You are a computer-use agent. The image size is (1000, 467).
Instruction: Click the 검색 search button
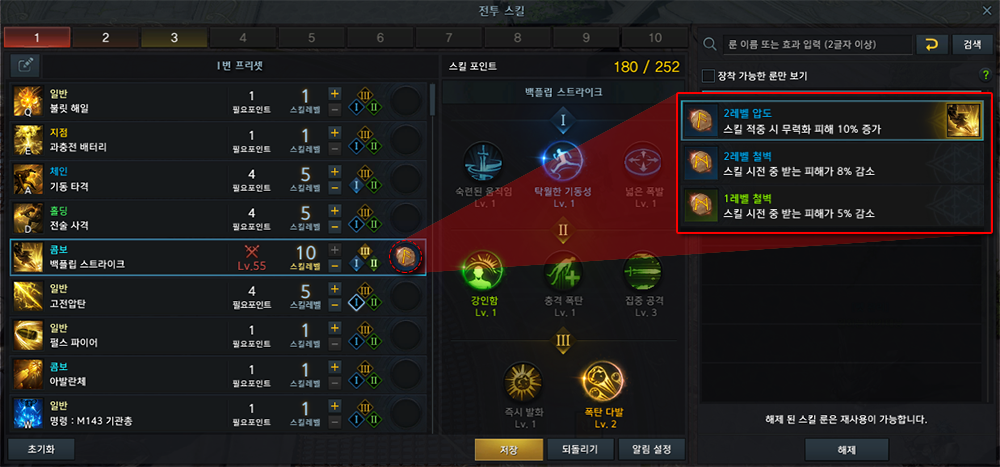(x=971, y=44)
